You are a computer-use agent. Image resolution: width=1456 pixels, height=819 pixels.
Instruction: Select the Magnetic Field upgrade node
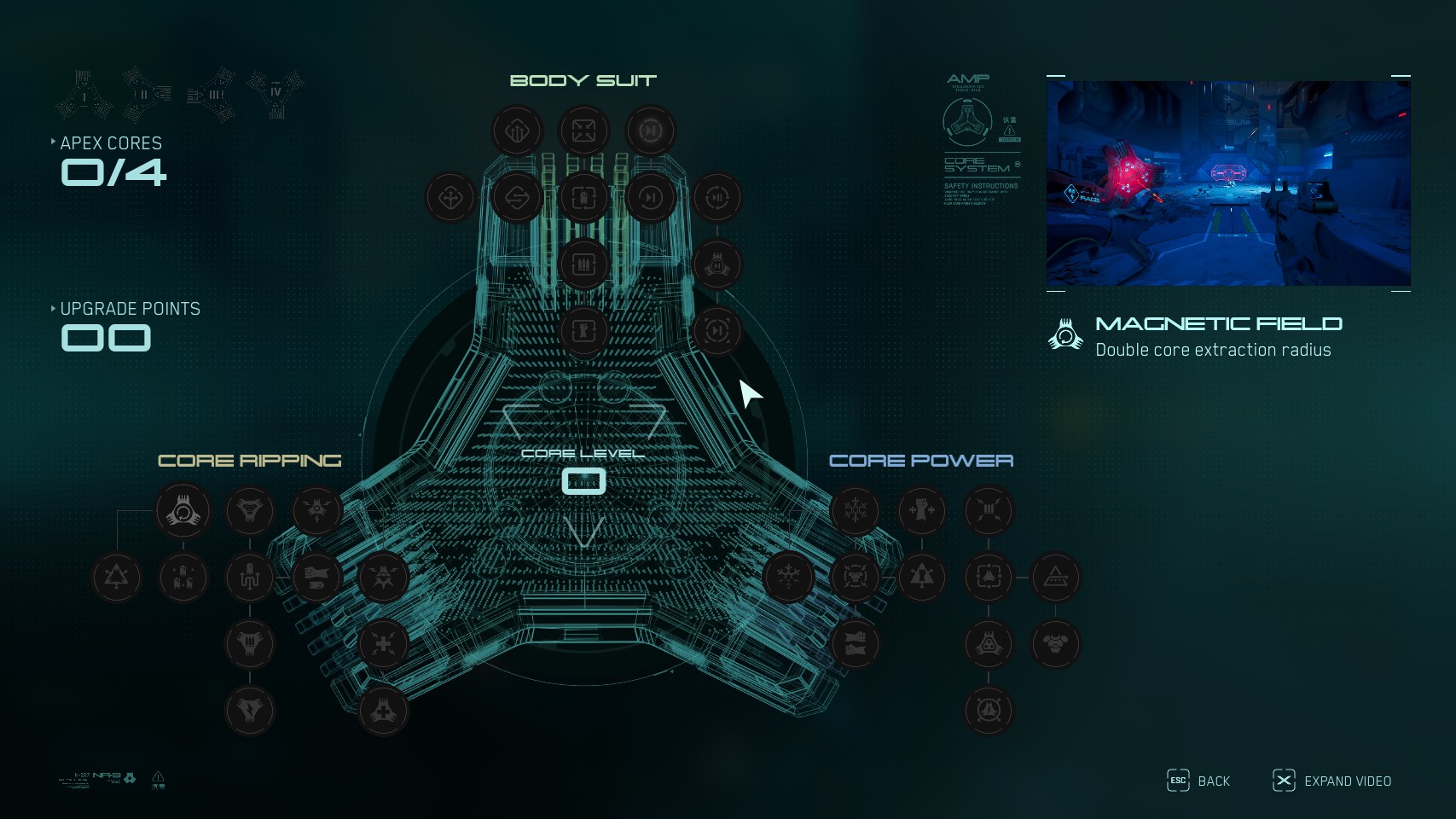point(183,511)
